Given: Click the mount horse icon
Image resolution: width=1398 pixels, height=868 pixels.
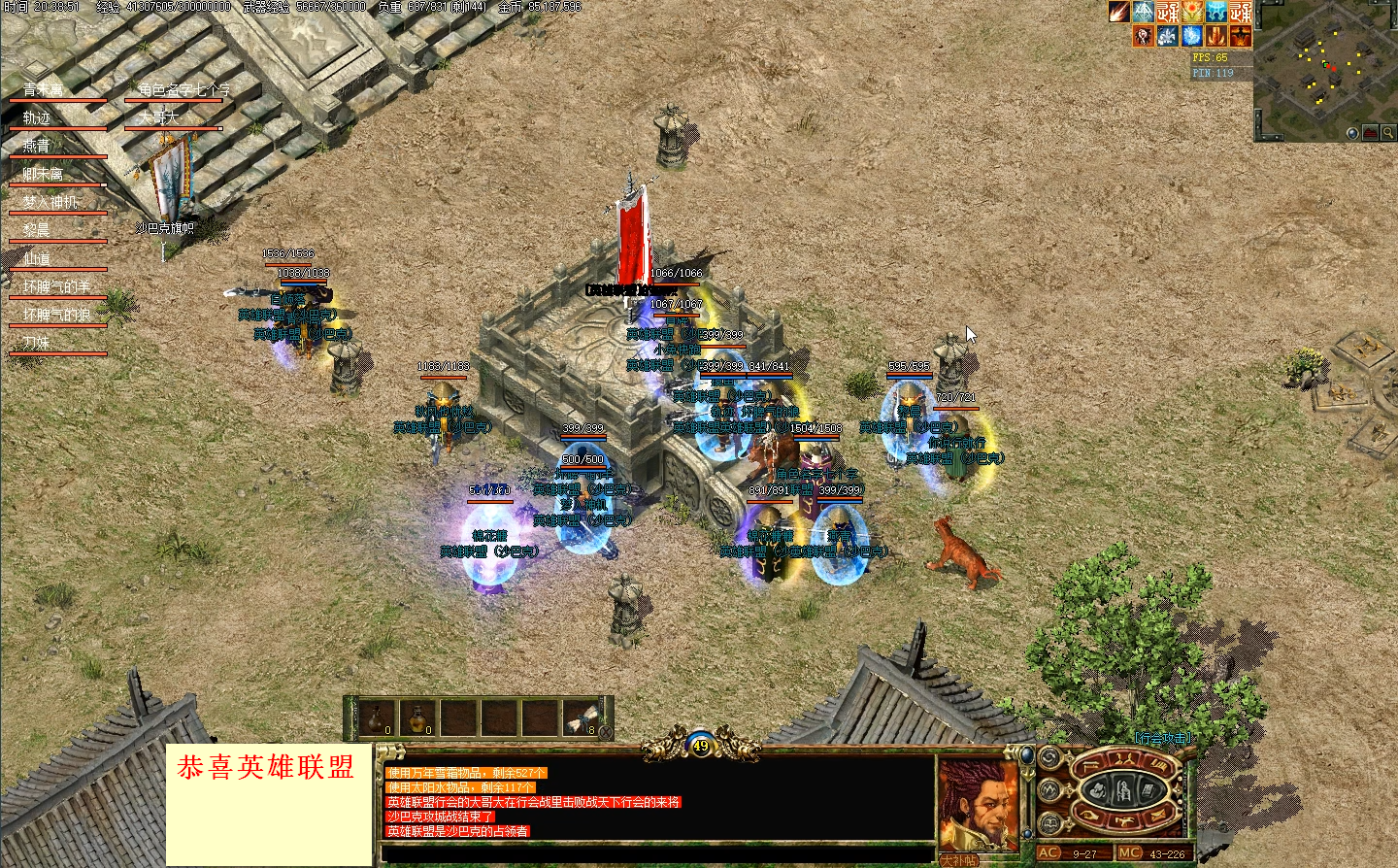Looking at the screenshot, I should pyautogui.click(x=1124, y=818).
